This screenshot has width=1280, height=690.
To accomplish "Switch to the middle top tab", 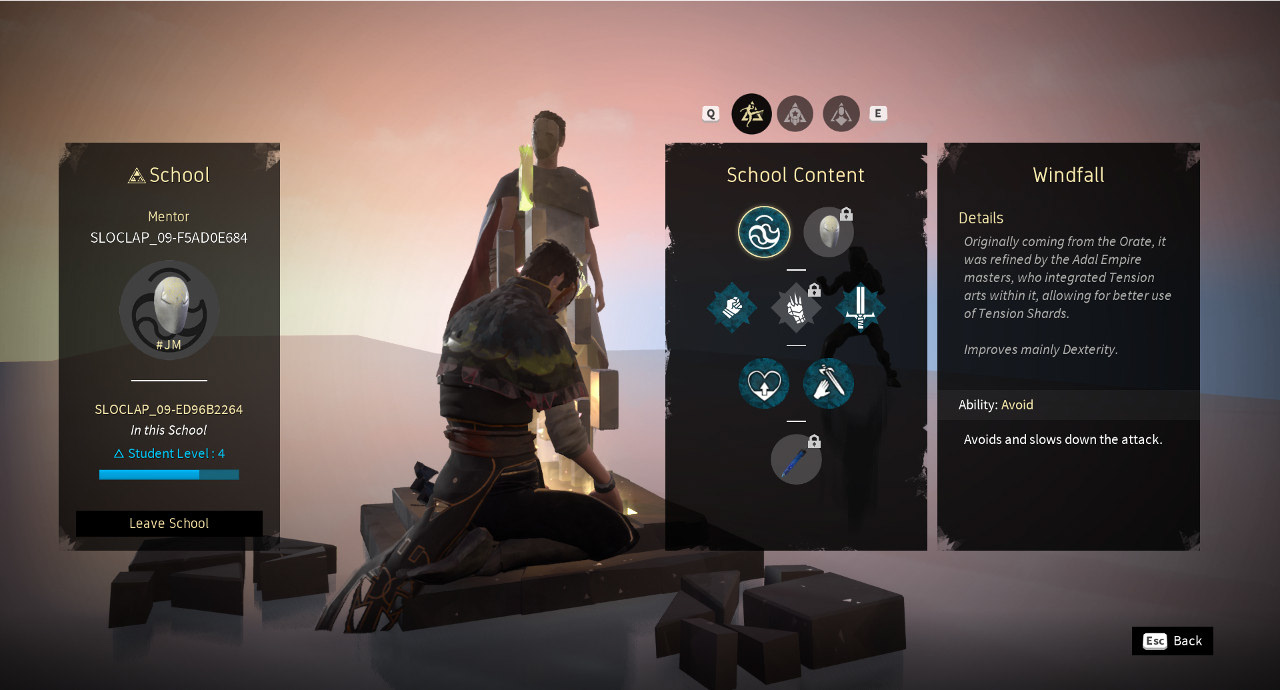I will click(x=796, y=114).
